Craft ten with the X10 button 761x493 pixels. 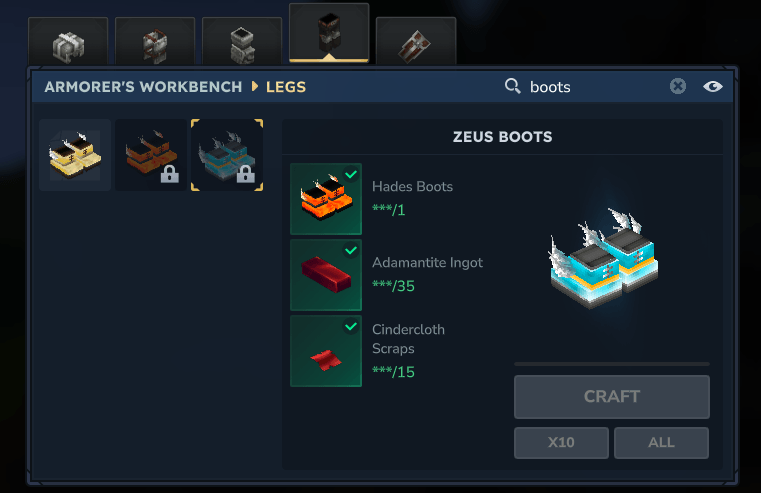pos(561,442)
